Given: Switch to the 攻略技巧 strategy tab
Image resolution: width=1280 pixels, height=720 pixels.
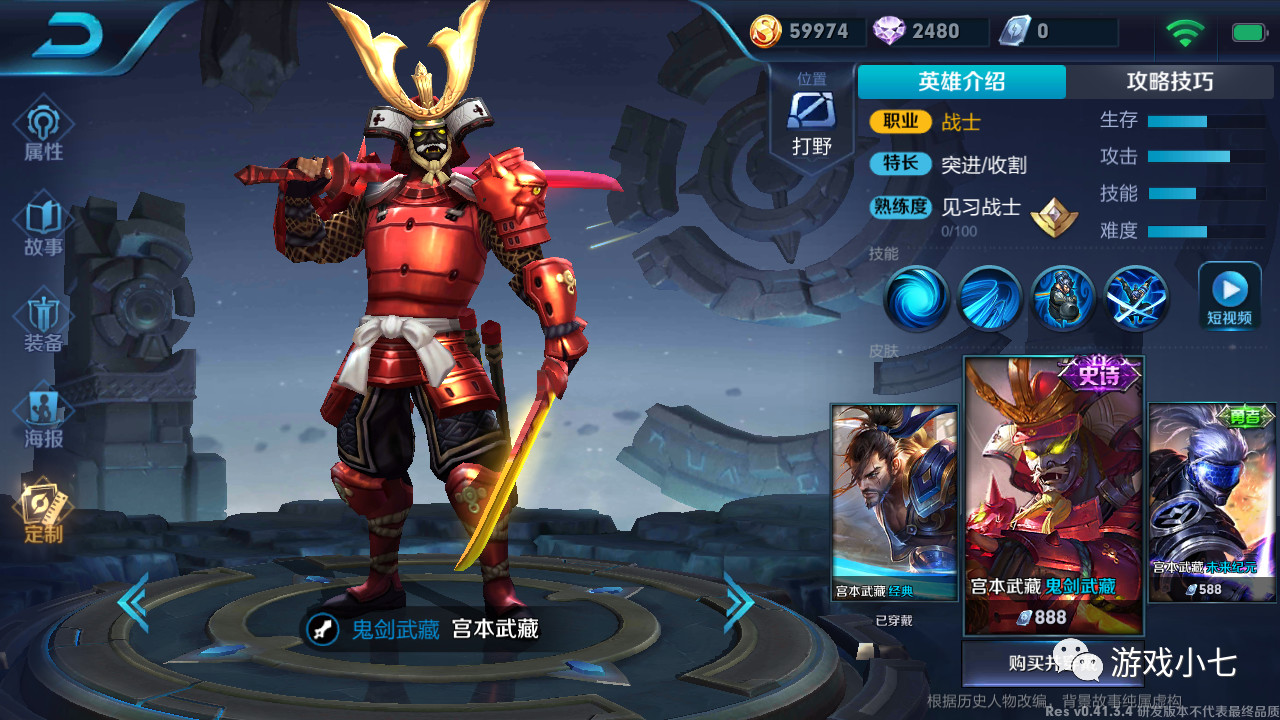Looking at the screenshot, I should (1171, 82).
